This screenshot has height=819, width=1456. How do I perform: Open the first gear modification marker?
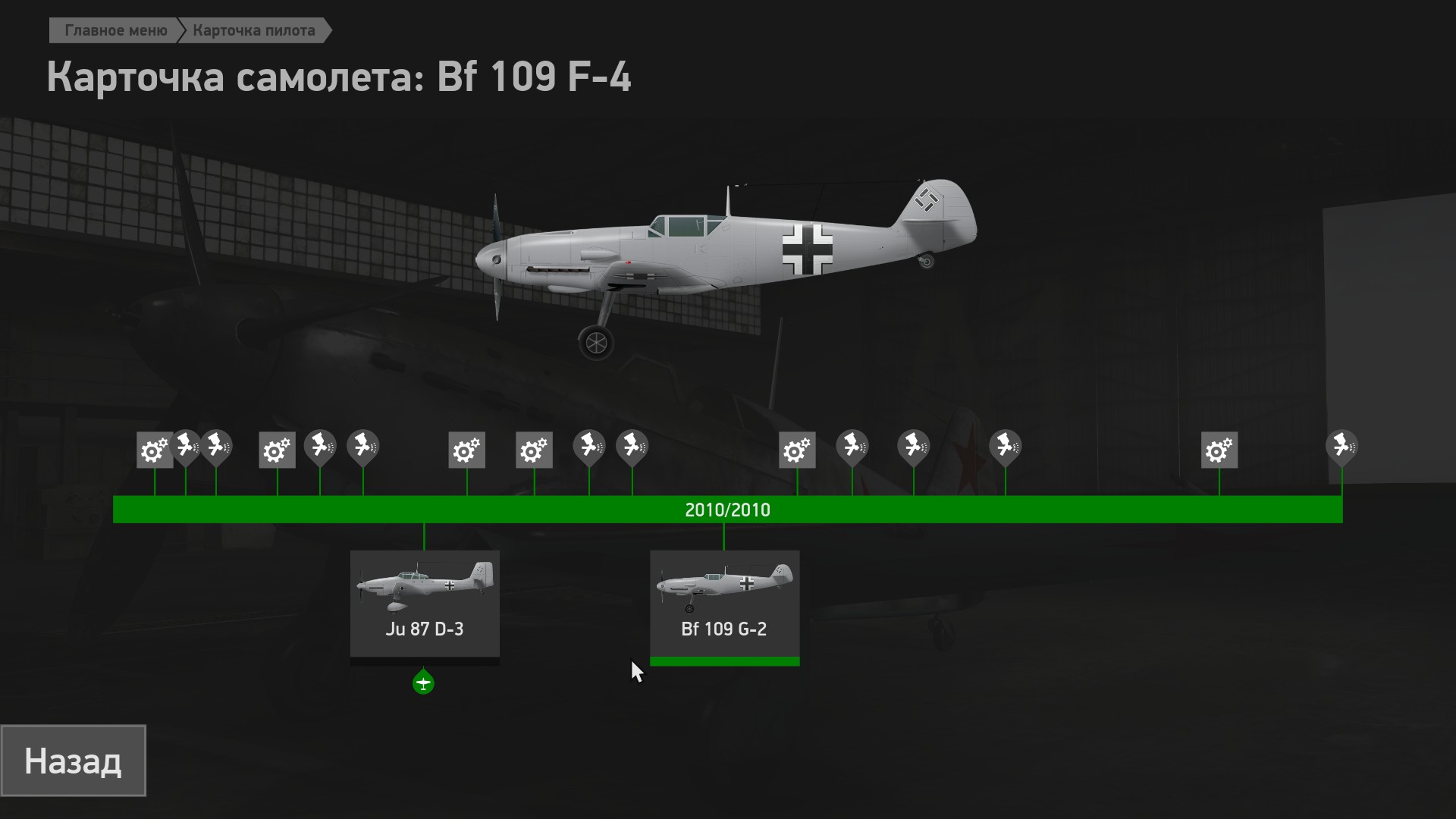155,450
